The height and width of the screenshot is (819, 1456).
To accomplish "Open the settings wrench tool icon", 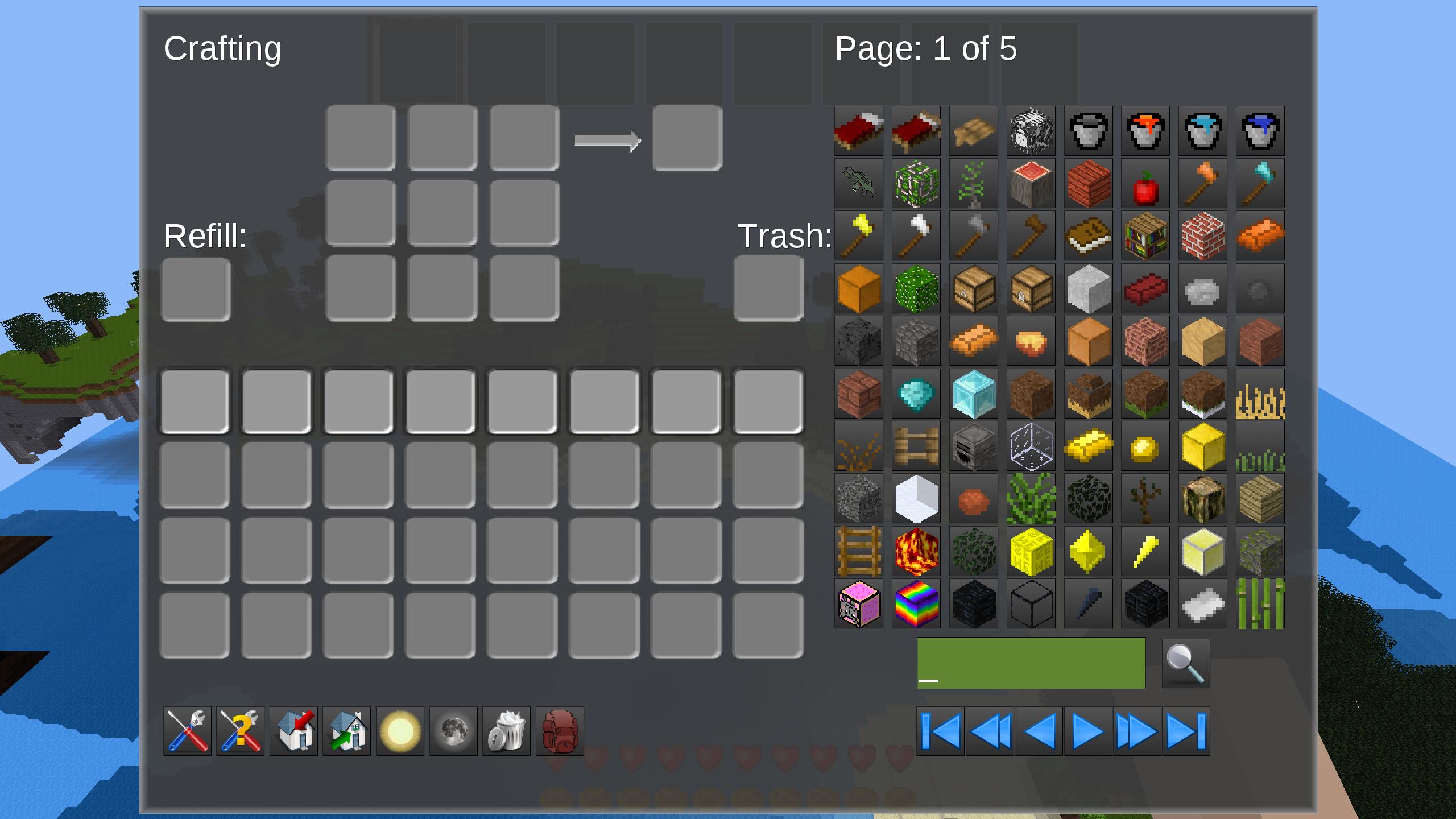I will (x=188, y=731).
